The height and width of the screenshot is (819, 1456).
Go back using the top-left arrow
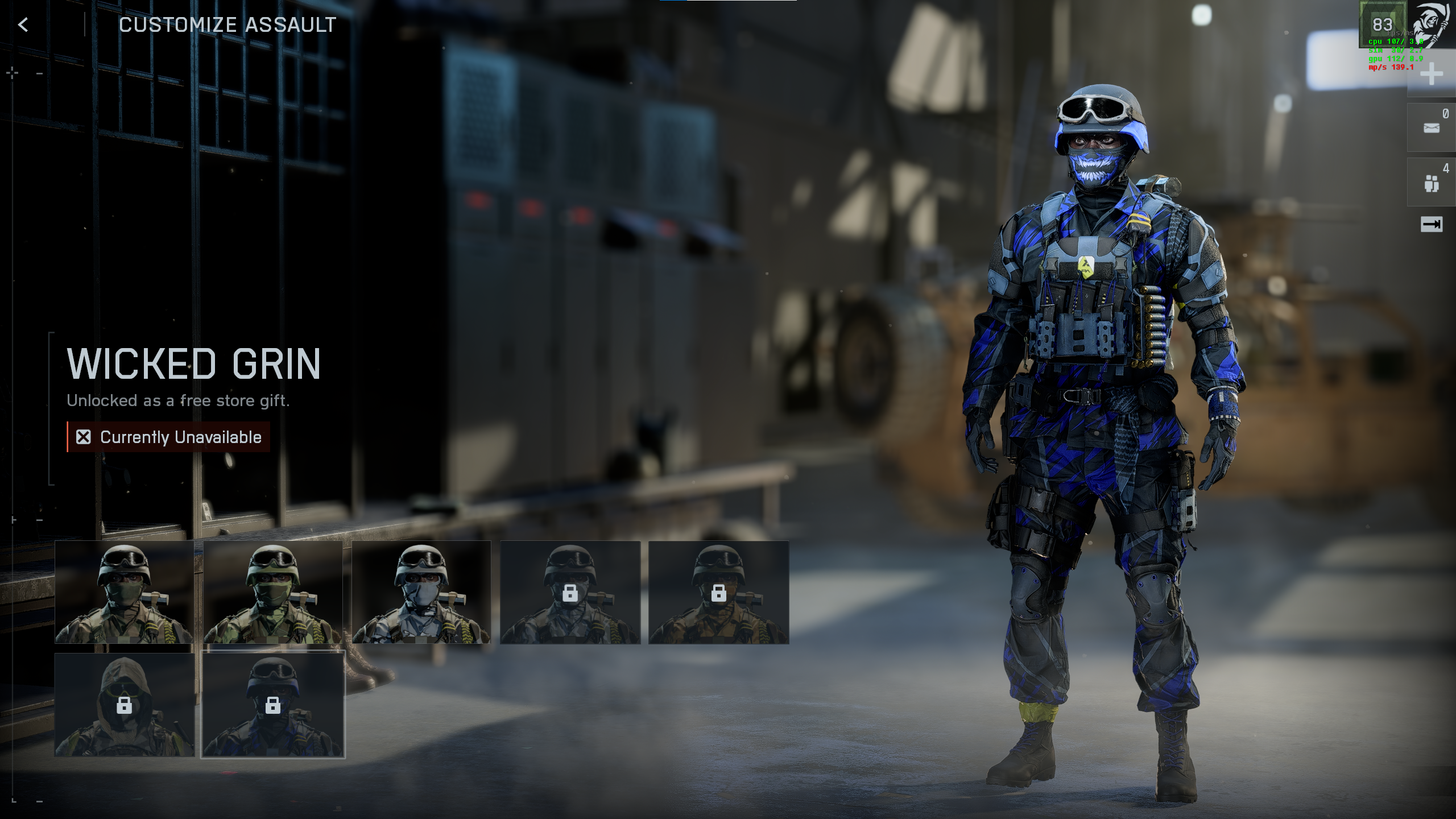pos(23,25)
